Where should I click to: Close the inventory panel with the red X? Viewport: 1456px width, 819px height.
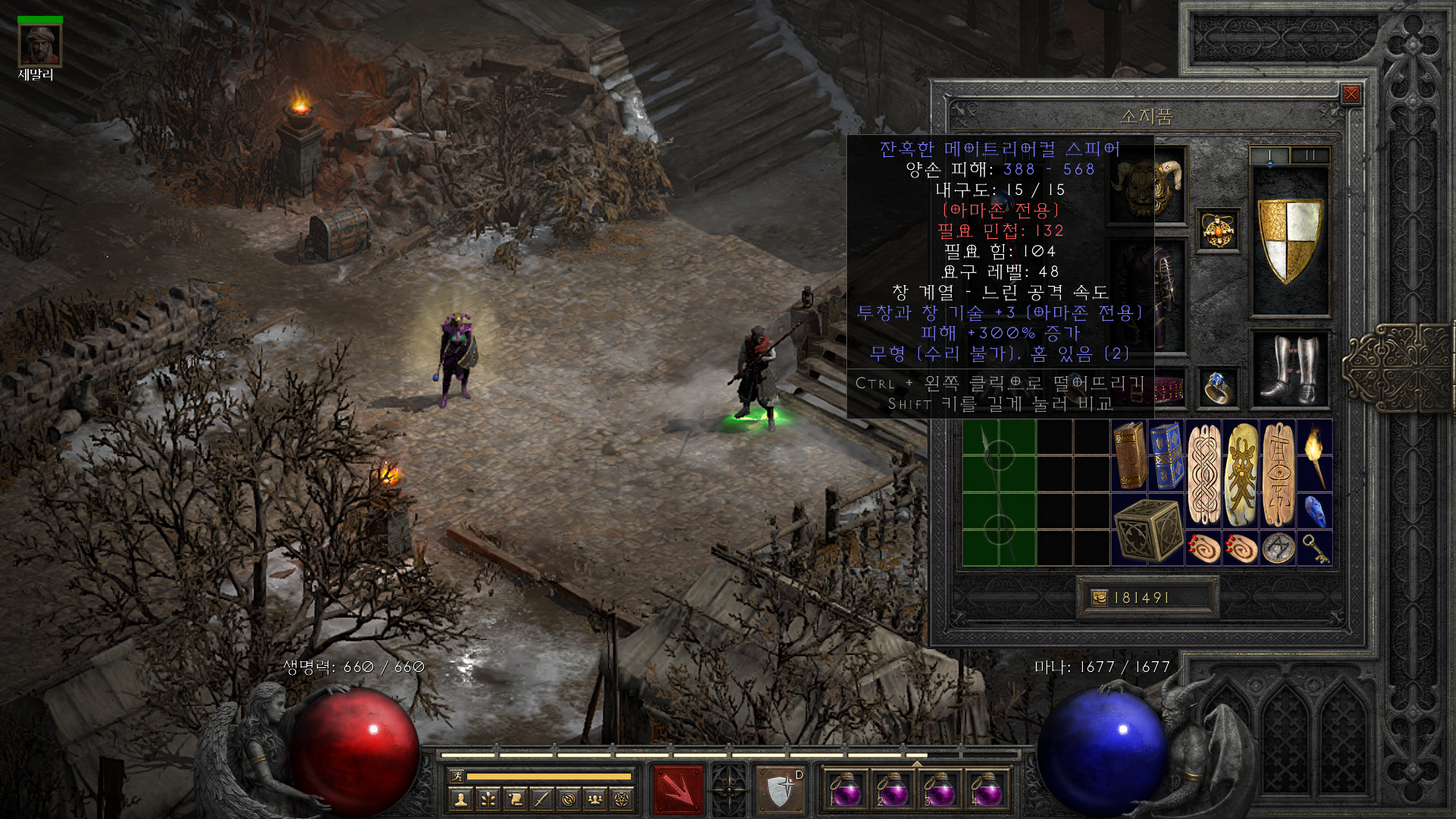(x=1351, y=94)
